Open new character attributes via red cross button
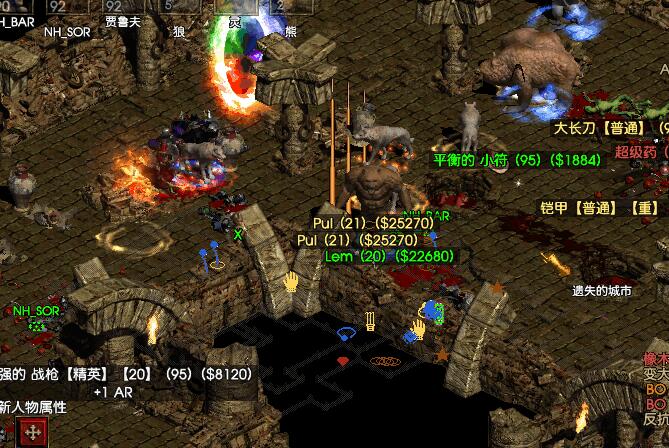 coord(33,433)
